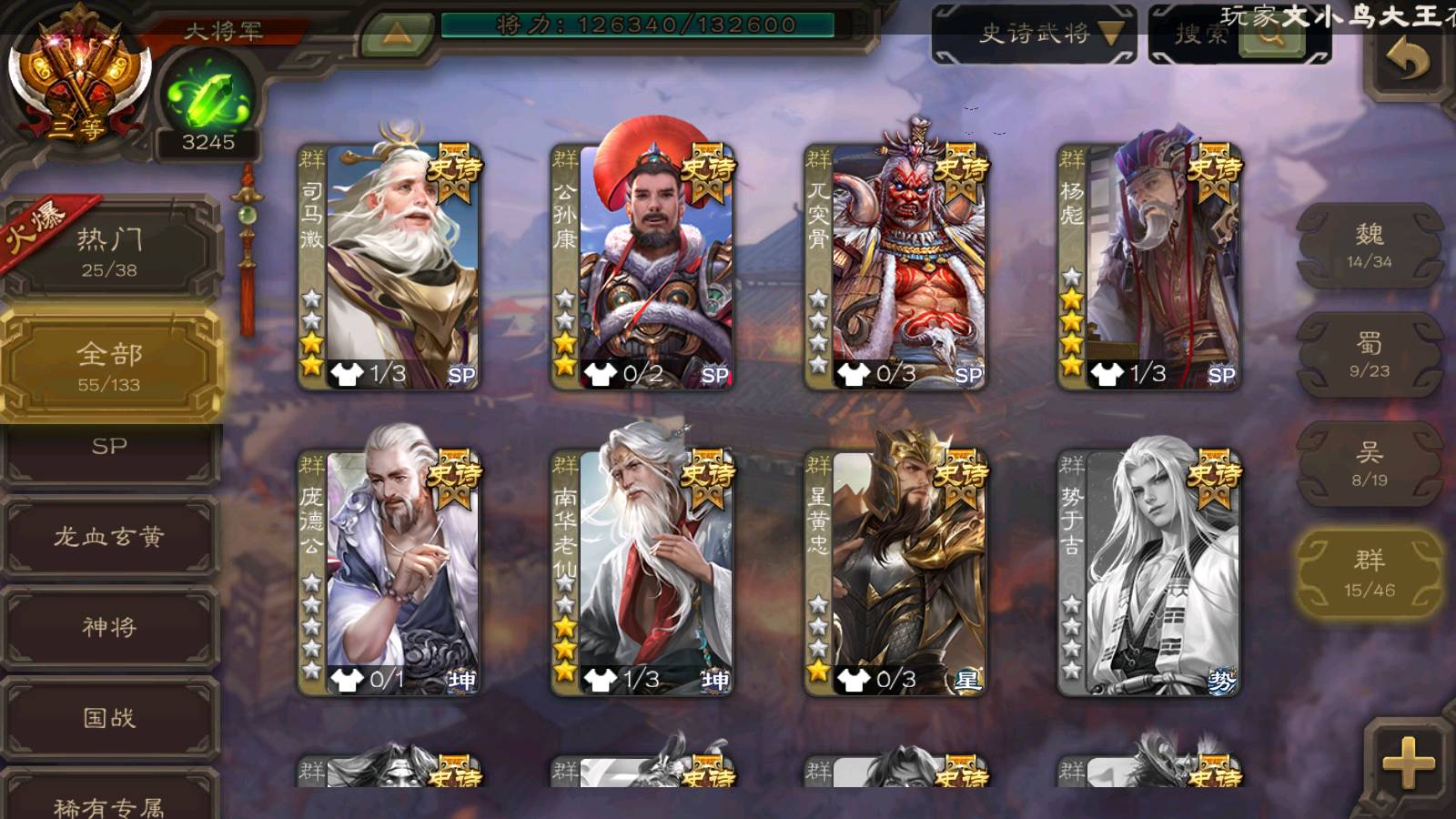The height and width of the screenshot is (819, 1456).
Task: Click the up arrow beside 将力 bar
Action: (396, 35)
